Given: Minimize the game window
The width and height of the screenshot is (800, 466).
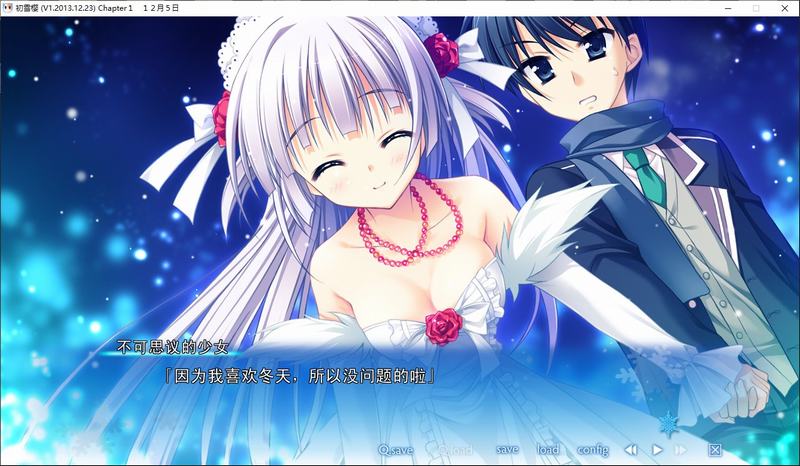Looking at the screenshot, I should (x=727, y=8).
